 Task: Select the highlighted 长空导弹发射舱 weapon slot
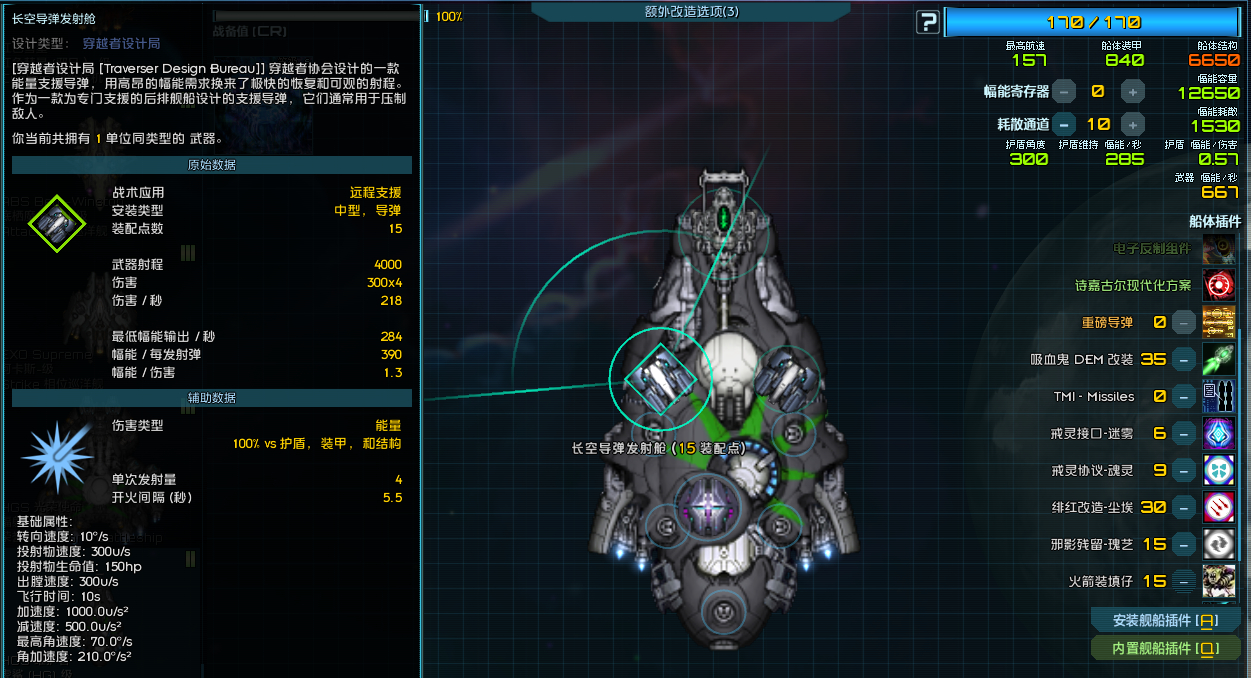coord(660,376)
